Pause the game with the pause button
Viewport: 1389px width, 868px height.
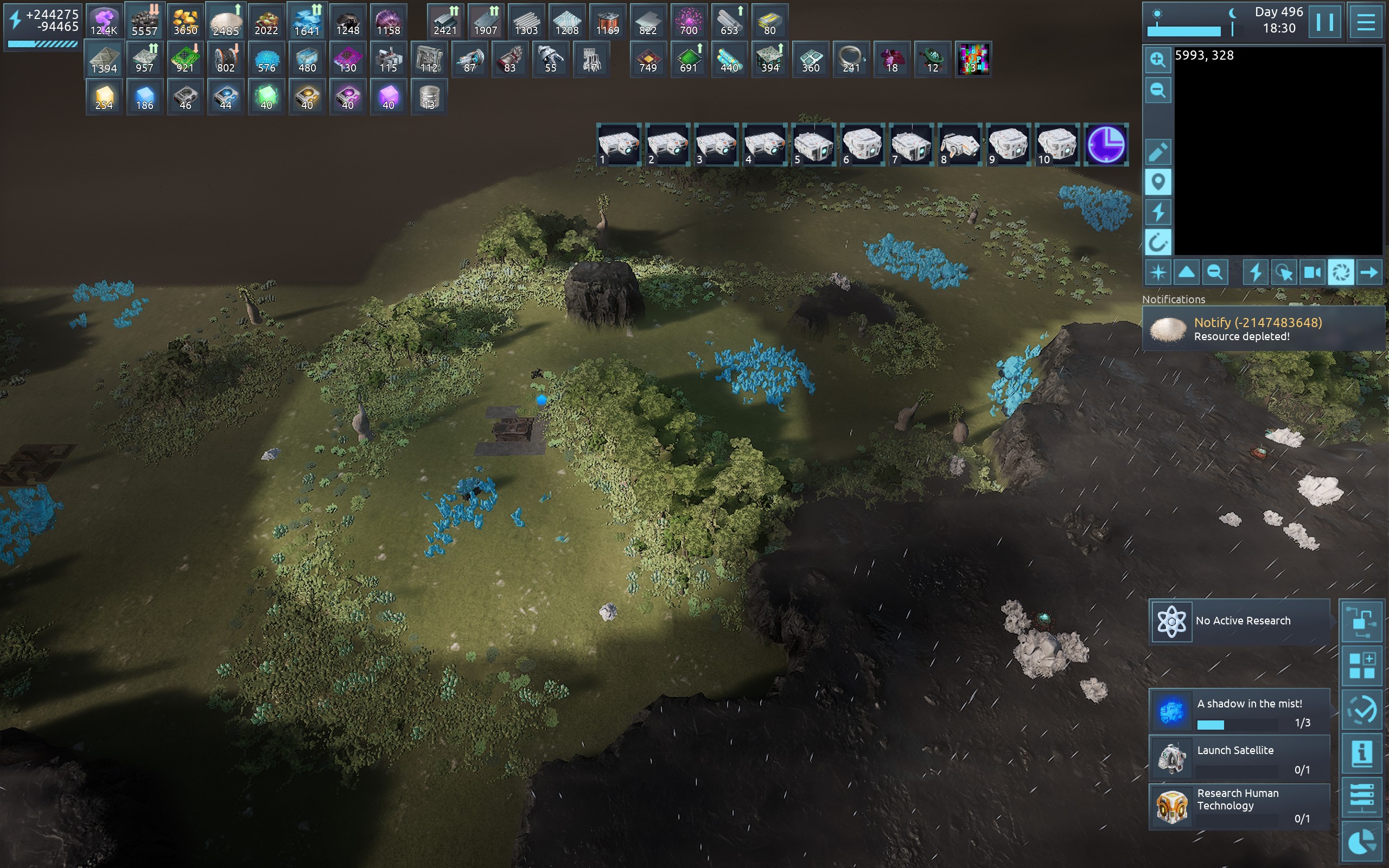tap(1325, 22)
